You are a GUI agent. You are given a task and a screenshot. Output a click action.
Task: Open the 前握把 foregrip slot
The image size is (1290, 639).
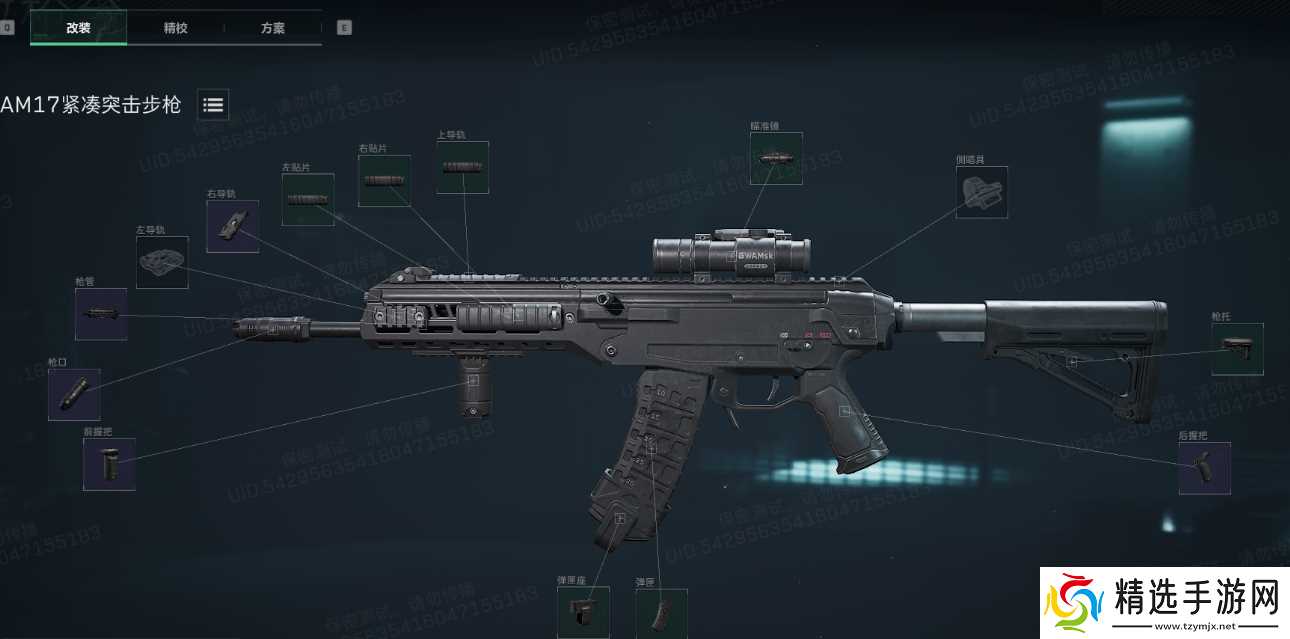click(x=109, y=464)
